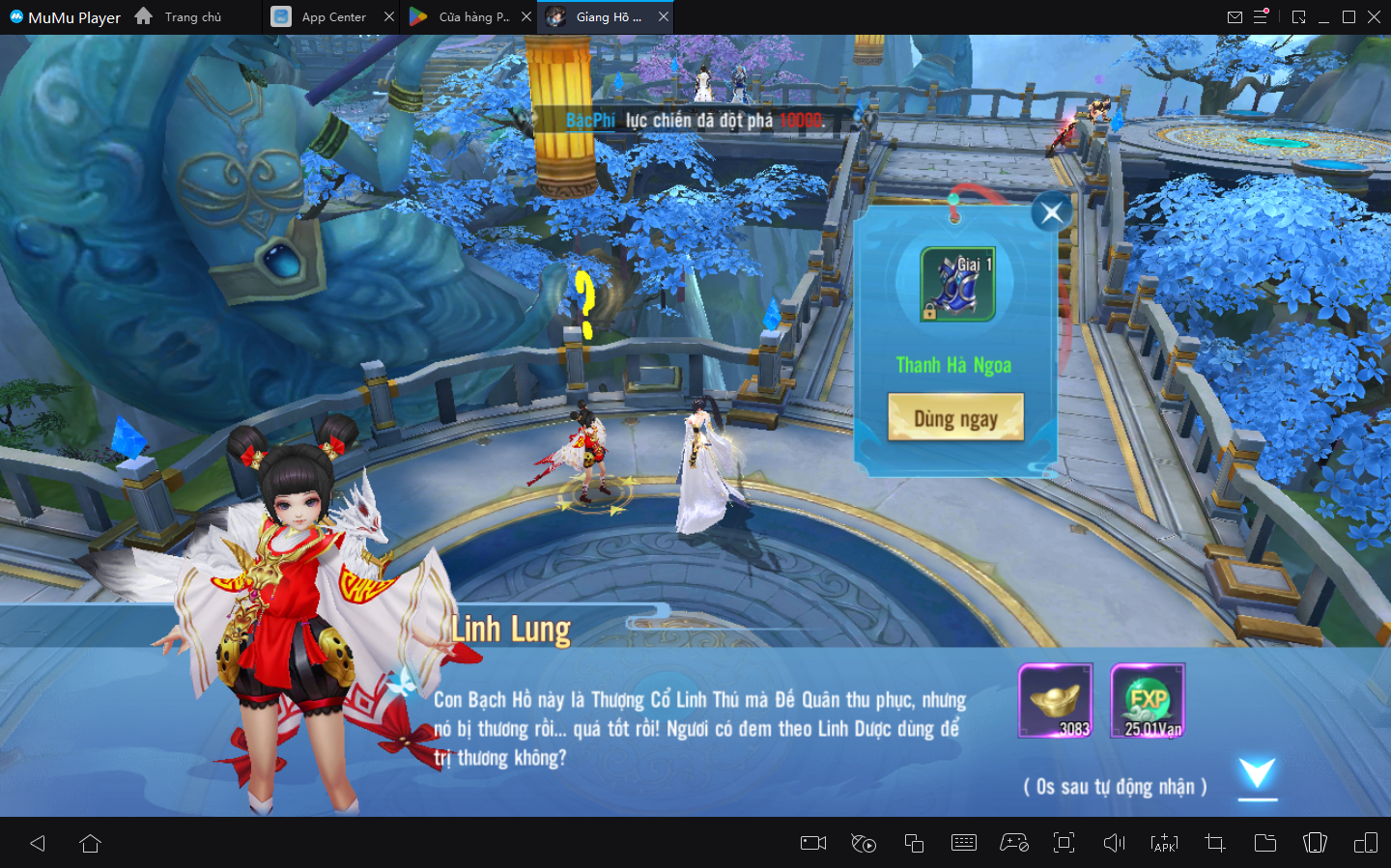Viewport: 1391px width, 868px height.
Task: Click the emulator screenshot crop tool
Action: pos(1215,843)
